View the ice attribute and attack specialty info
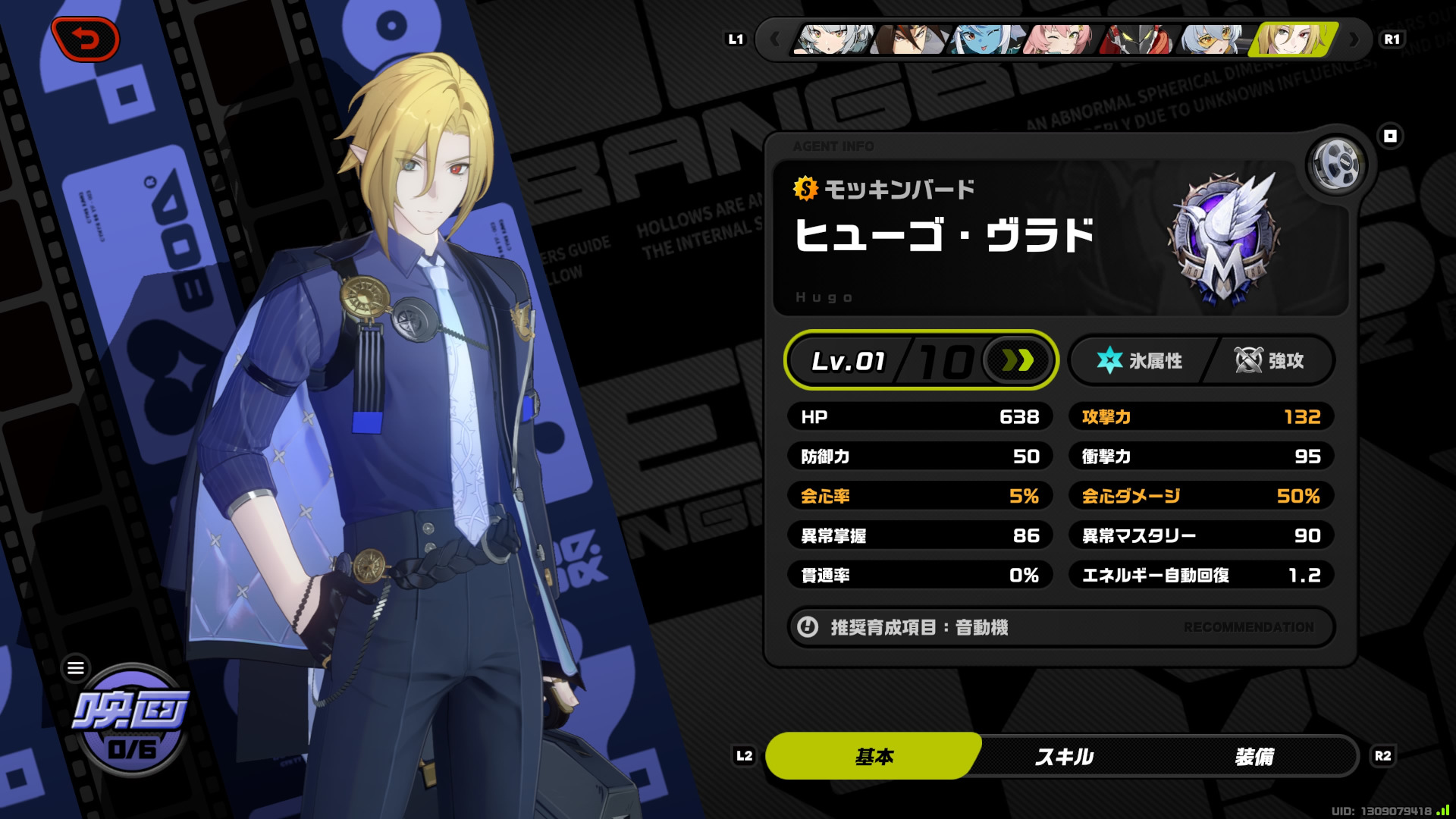The height and width of the screenshot is (819, 1456). pyautogui.click(x=1201, y=361)
